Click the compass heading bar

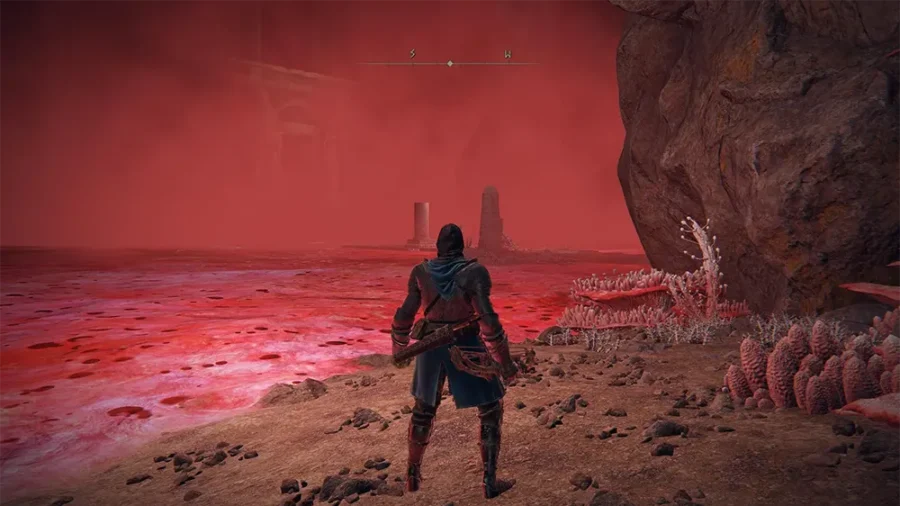click(x=450, y=62)
